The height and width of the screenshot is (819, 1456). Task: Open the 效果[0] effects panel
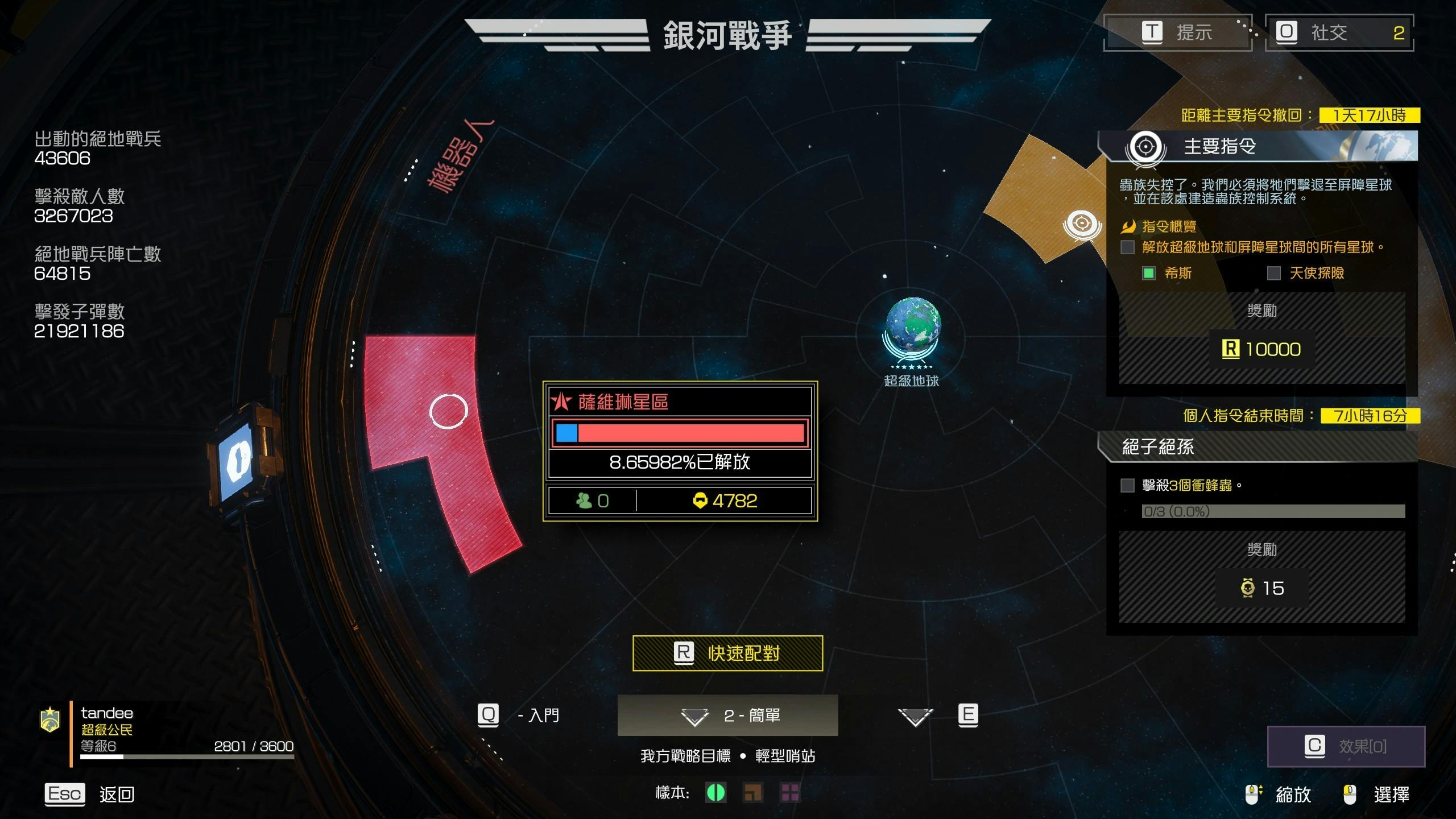[1346, 746]
